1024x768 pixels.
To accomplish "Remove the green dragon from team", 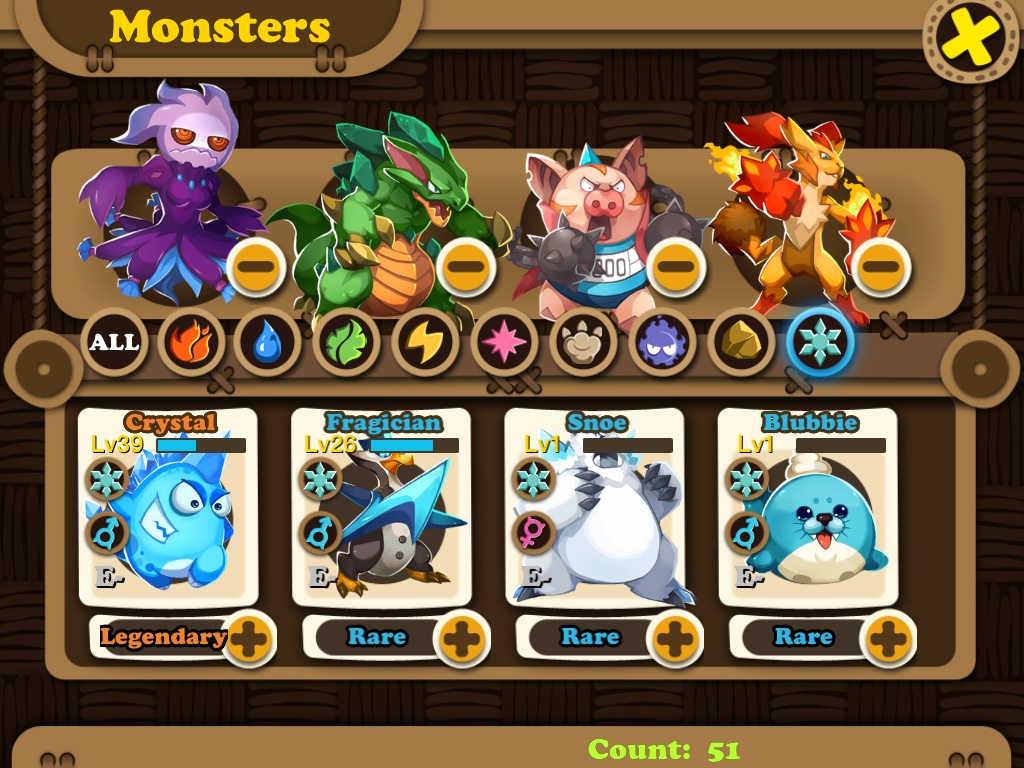I will (466, 267).
